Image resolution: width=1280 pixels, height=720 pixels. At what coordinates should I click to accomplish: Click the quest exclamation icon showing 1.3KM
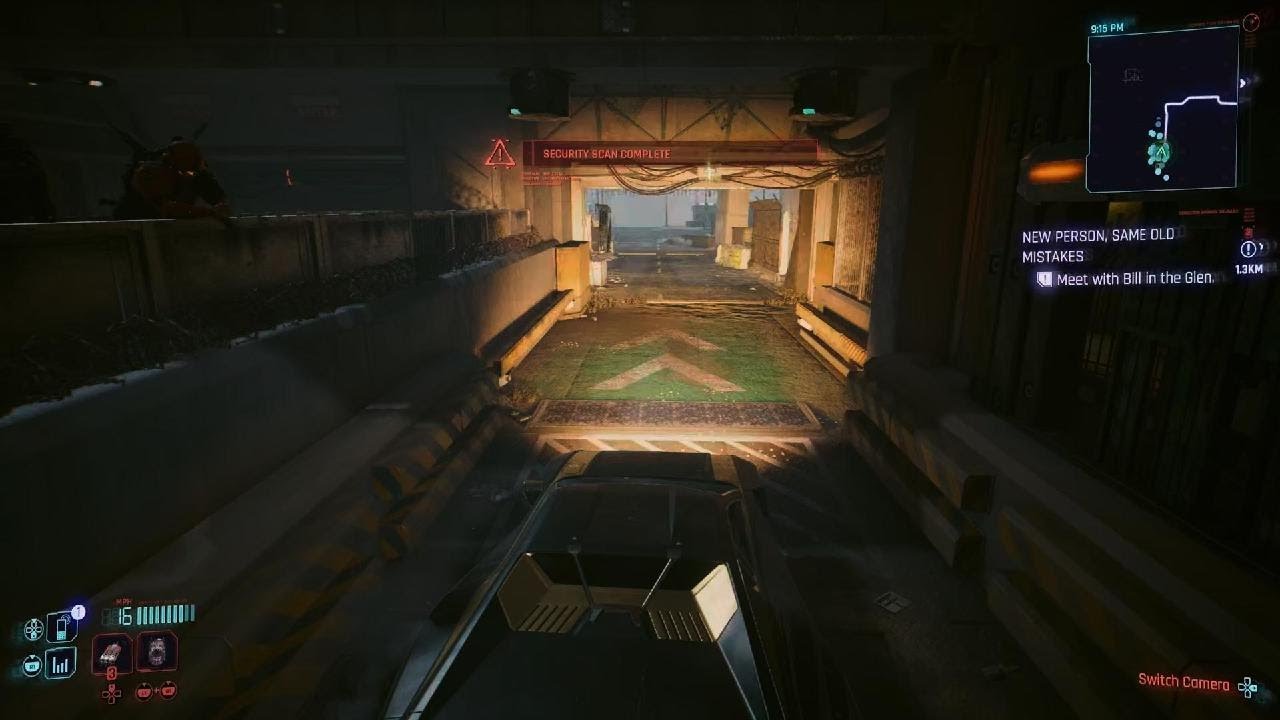[x=1246, y=252]
